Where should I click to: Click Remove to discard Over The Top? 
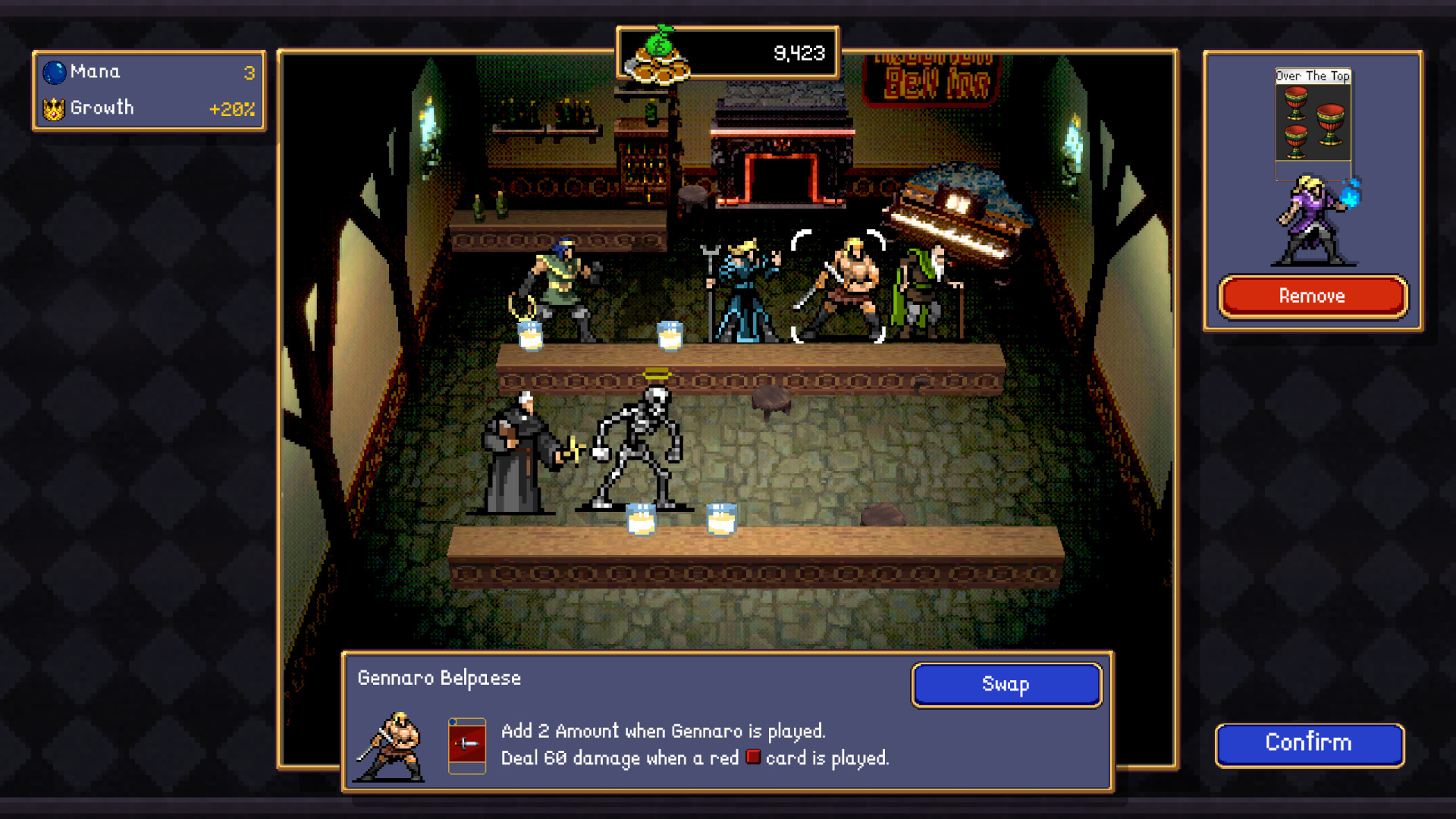click(1312, 296)
